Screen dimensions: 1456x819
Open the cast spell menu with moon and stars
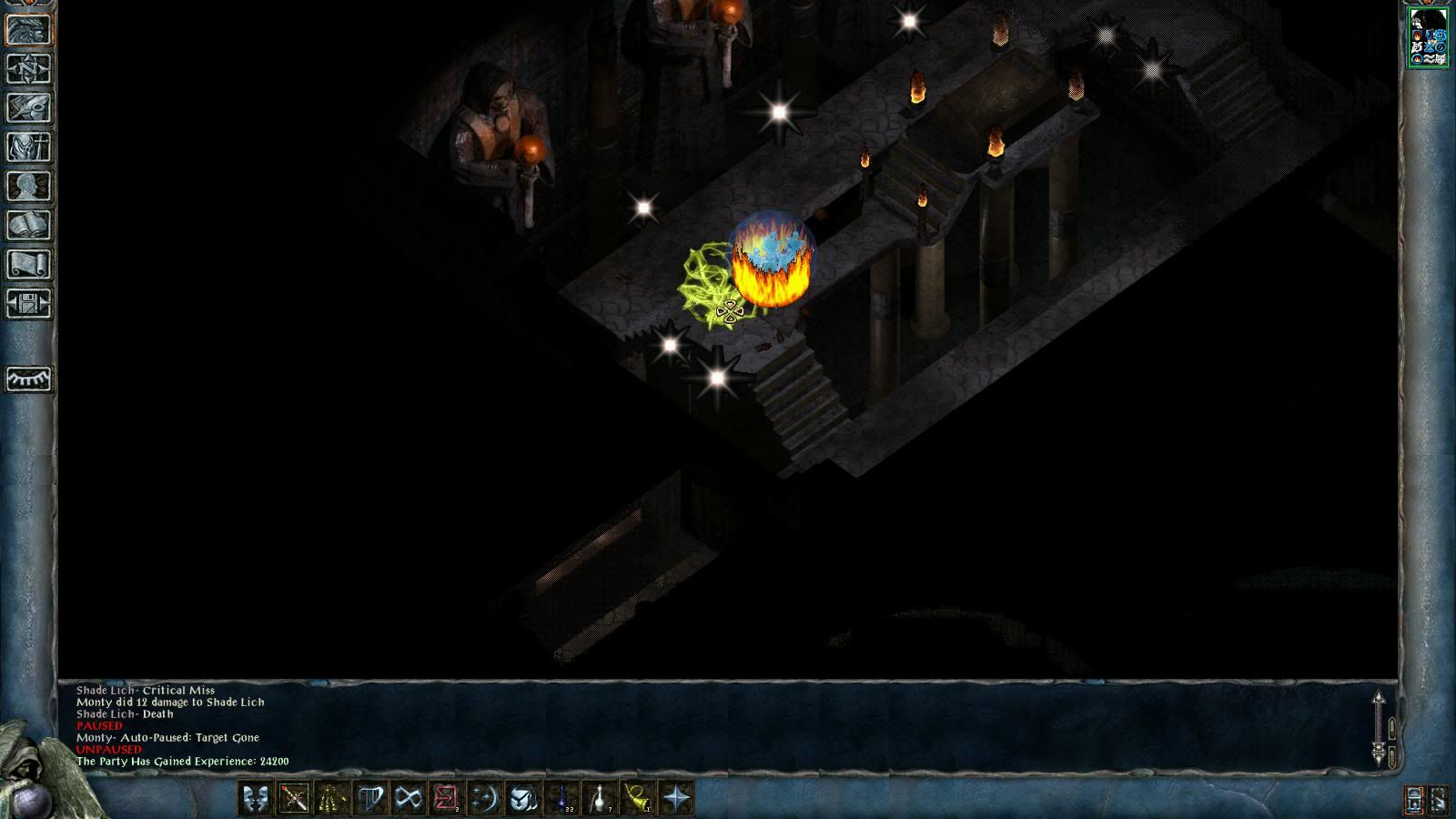tap(485, 799)
